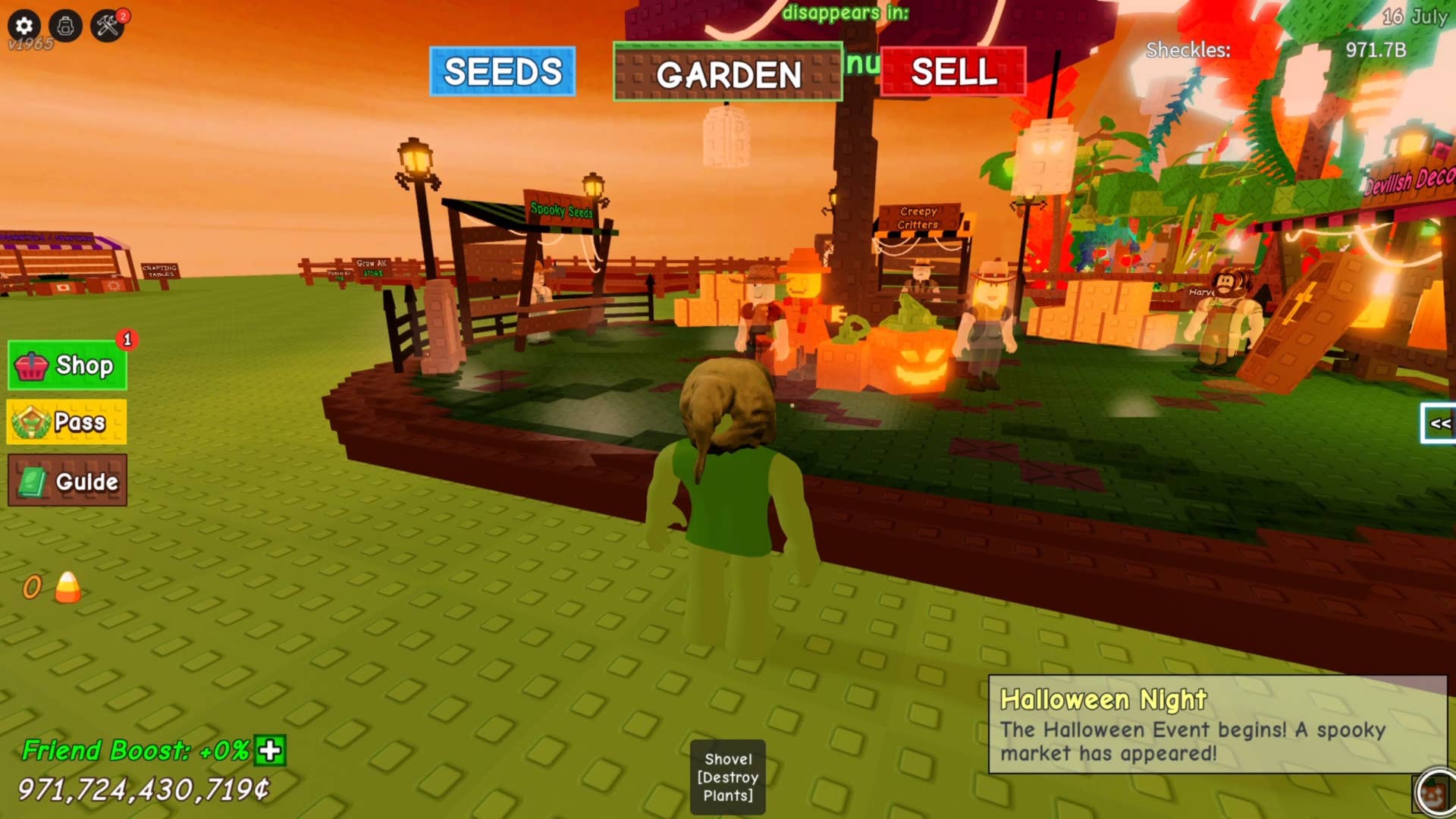Open the backpack inventory icon
This screenshot has height=819, width=1456.
(x=66, y=26)
